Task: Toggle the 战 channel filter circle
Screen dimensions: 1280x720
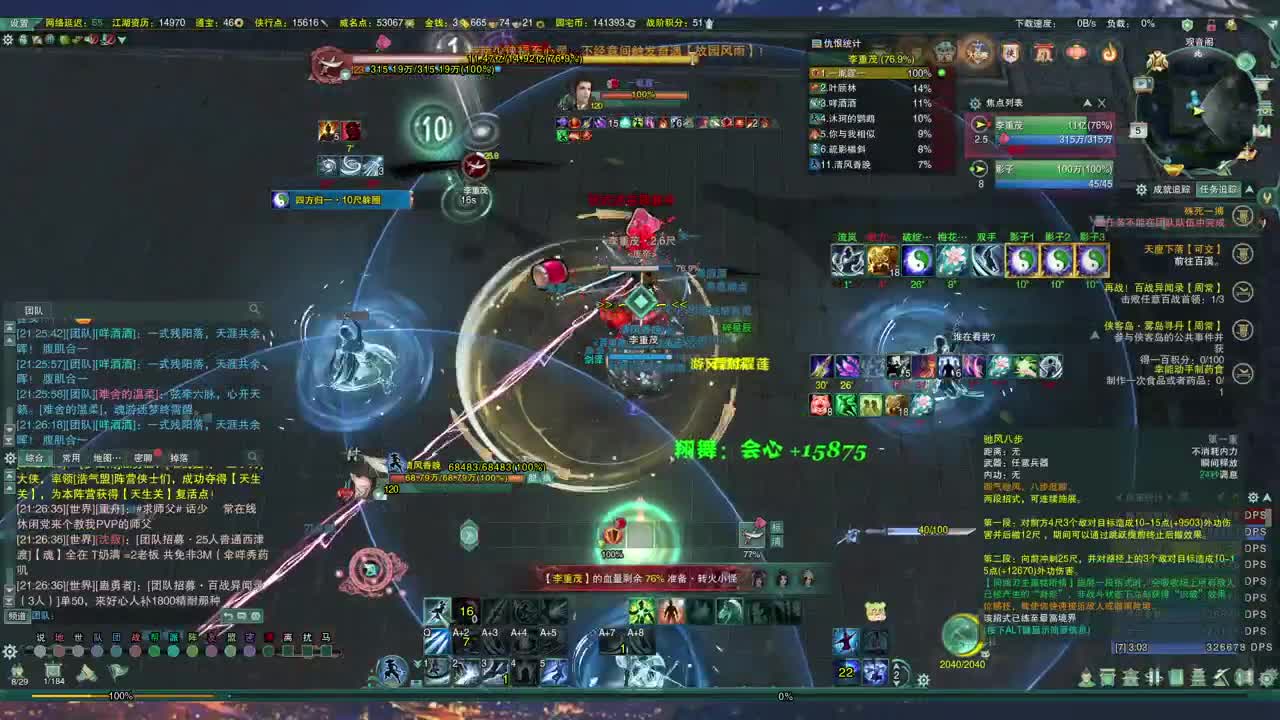Action: (x=135, y=651)
